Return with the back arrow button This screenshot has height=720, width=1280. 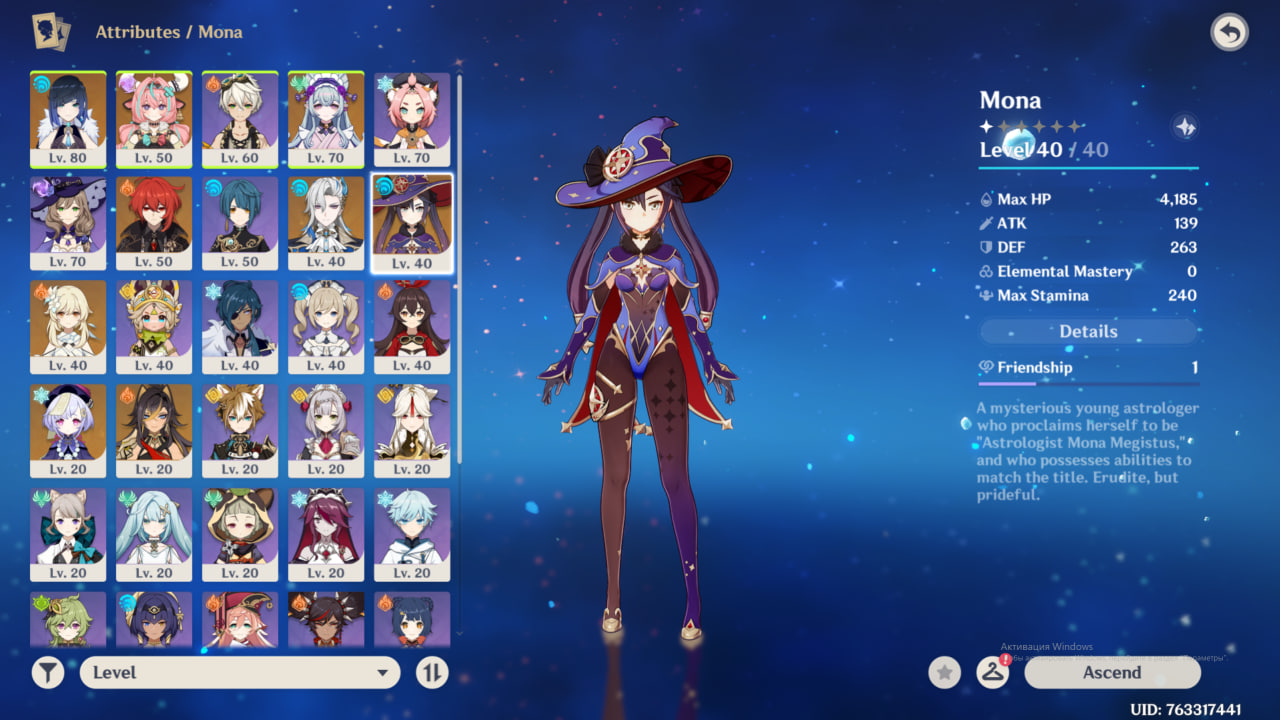pos(1229,33)
